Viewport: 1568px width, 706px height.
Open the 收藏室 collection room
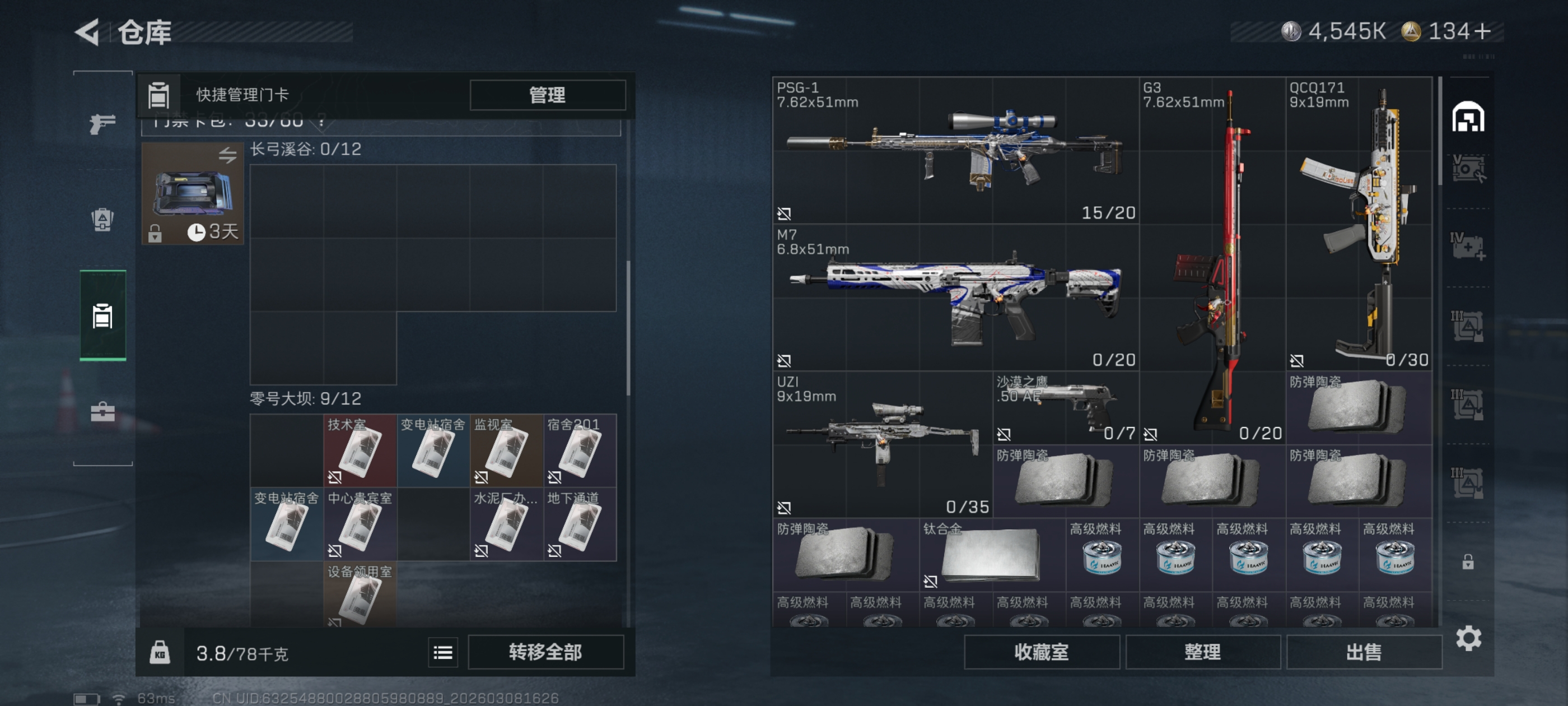point(1041,652)
